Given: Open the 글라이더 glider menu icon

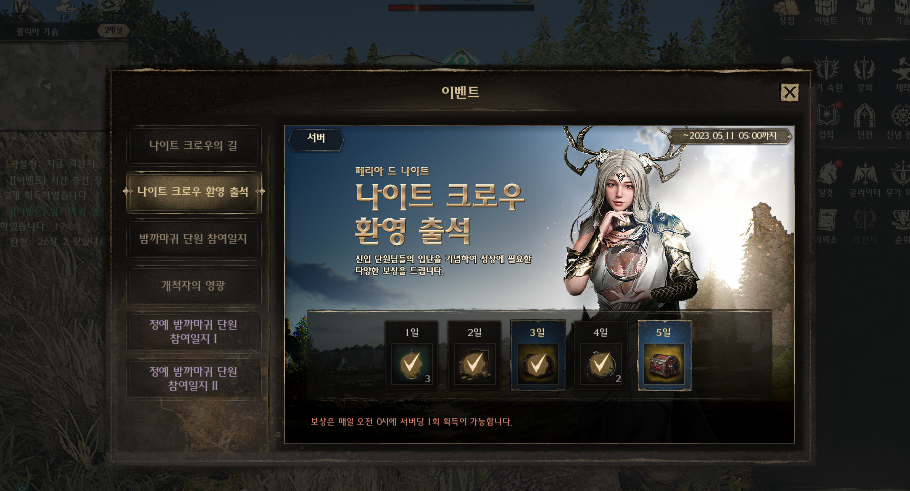Looking at the screenshot, I should pos(862,175).
